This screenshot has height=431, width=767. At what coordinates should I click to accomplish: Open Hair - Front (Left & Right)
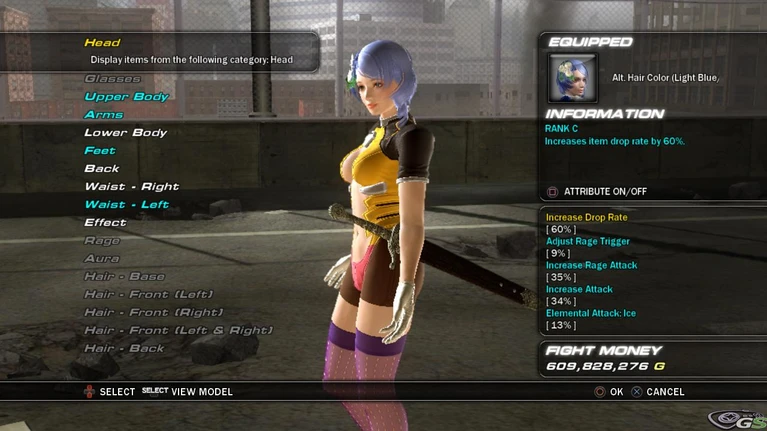pyautogui.click(x=178, y=331)
